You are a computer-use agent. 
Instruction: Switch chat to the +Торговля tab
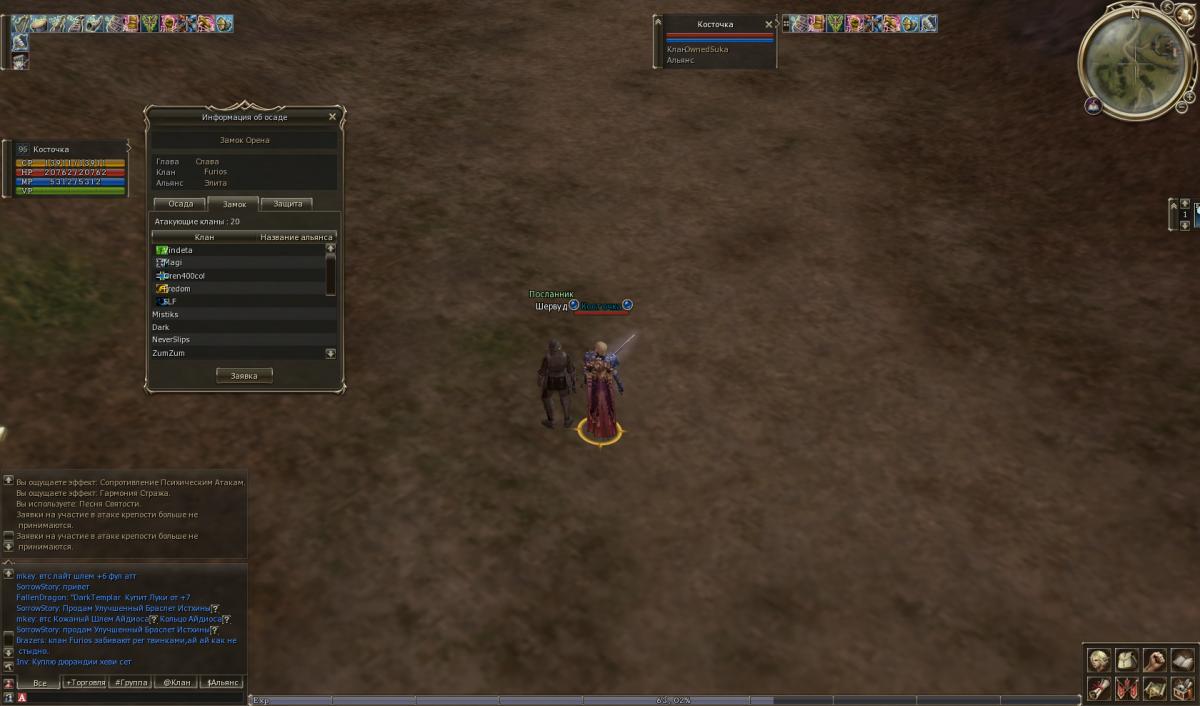[x=85, y=683]
